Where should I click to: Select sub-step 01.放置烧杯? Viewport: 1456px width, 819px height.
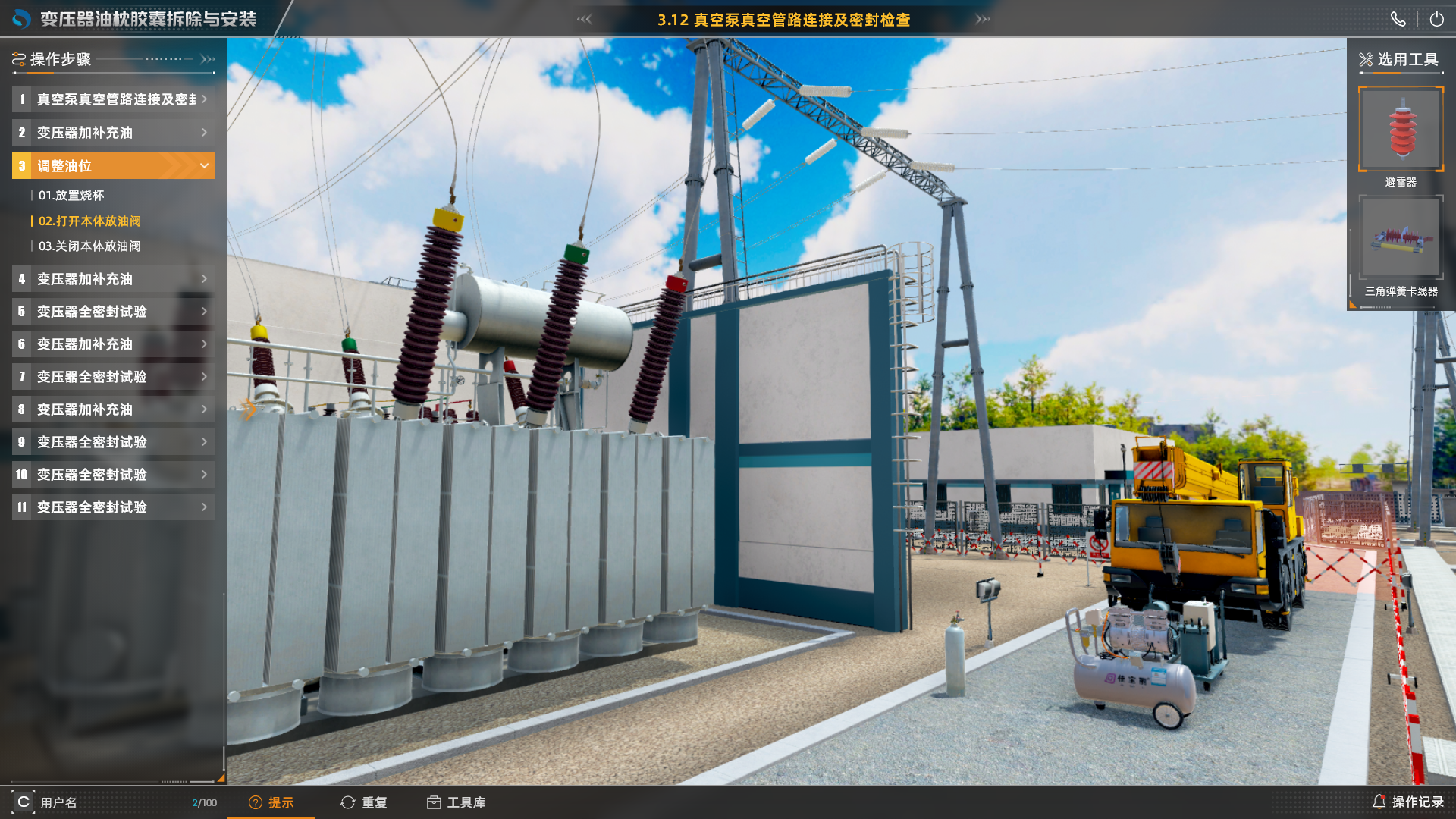pyautogui.click(x=71, y=196)
